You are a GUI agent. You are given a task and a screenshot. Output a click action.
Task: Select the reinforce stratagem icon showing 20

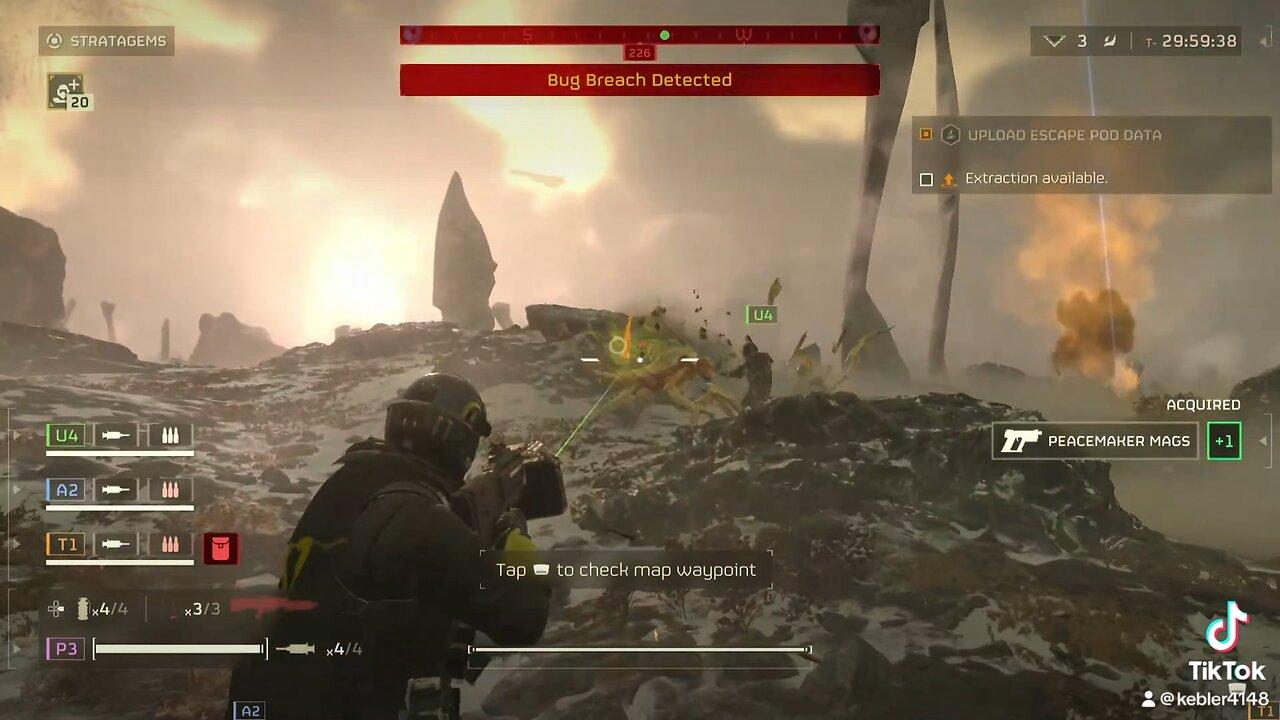point(67,92)
